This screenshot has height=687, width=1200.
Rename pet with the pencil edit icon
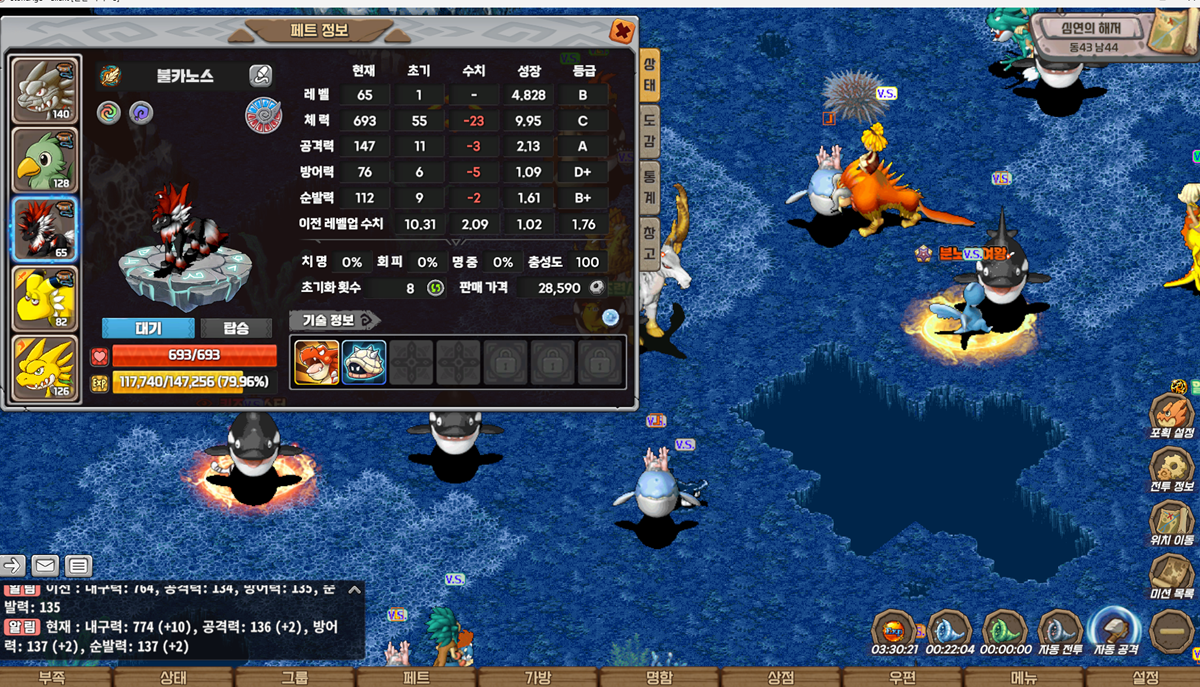(x=260, y=75)
